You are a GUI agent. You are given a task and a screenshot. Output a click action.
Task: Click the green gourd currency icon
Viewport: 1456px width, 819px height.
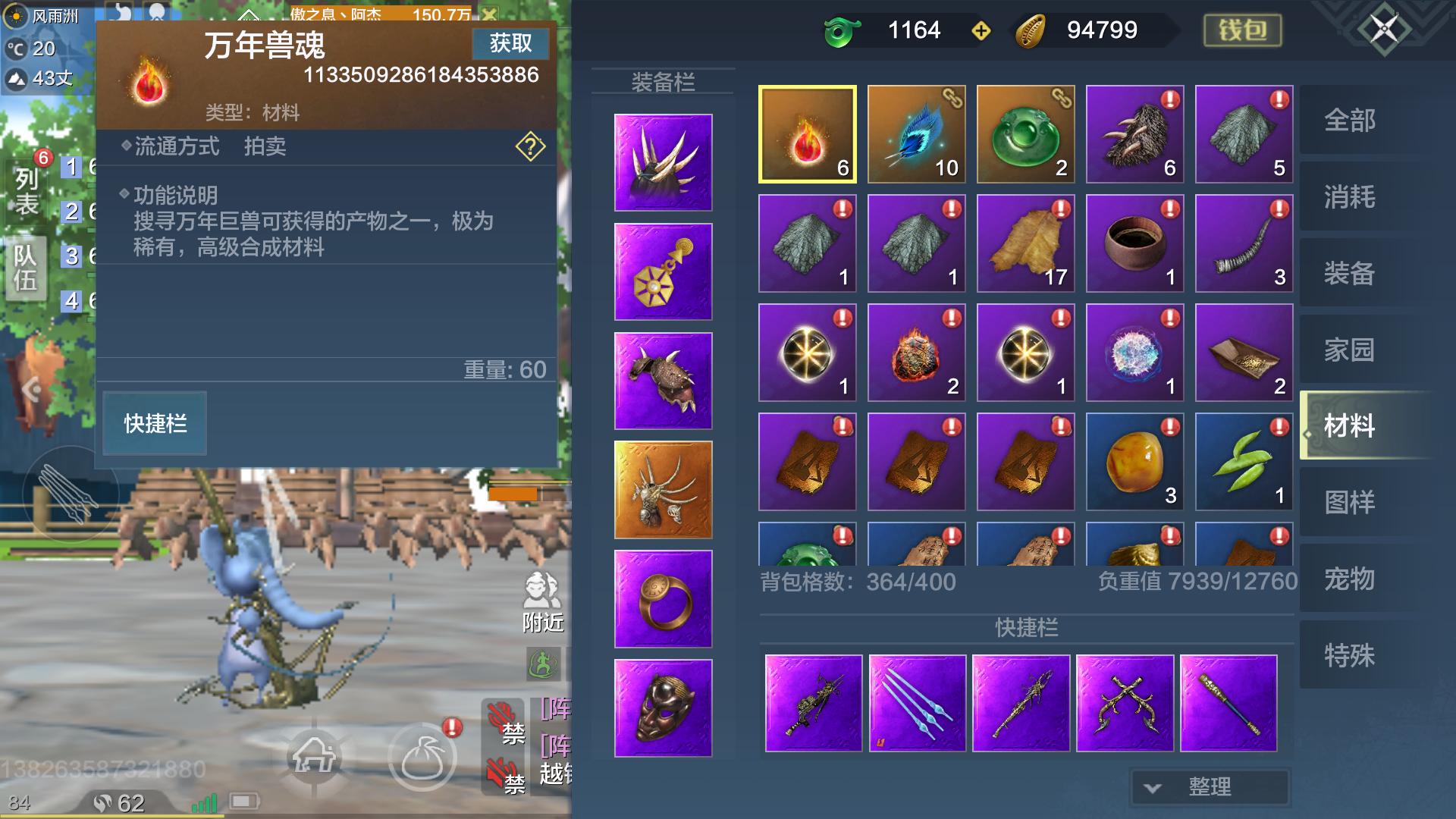842,30
